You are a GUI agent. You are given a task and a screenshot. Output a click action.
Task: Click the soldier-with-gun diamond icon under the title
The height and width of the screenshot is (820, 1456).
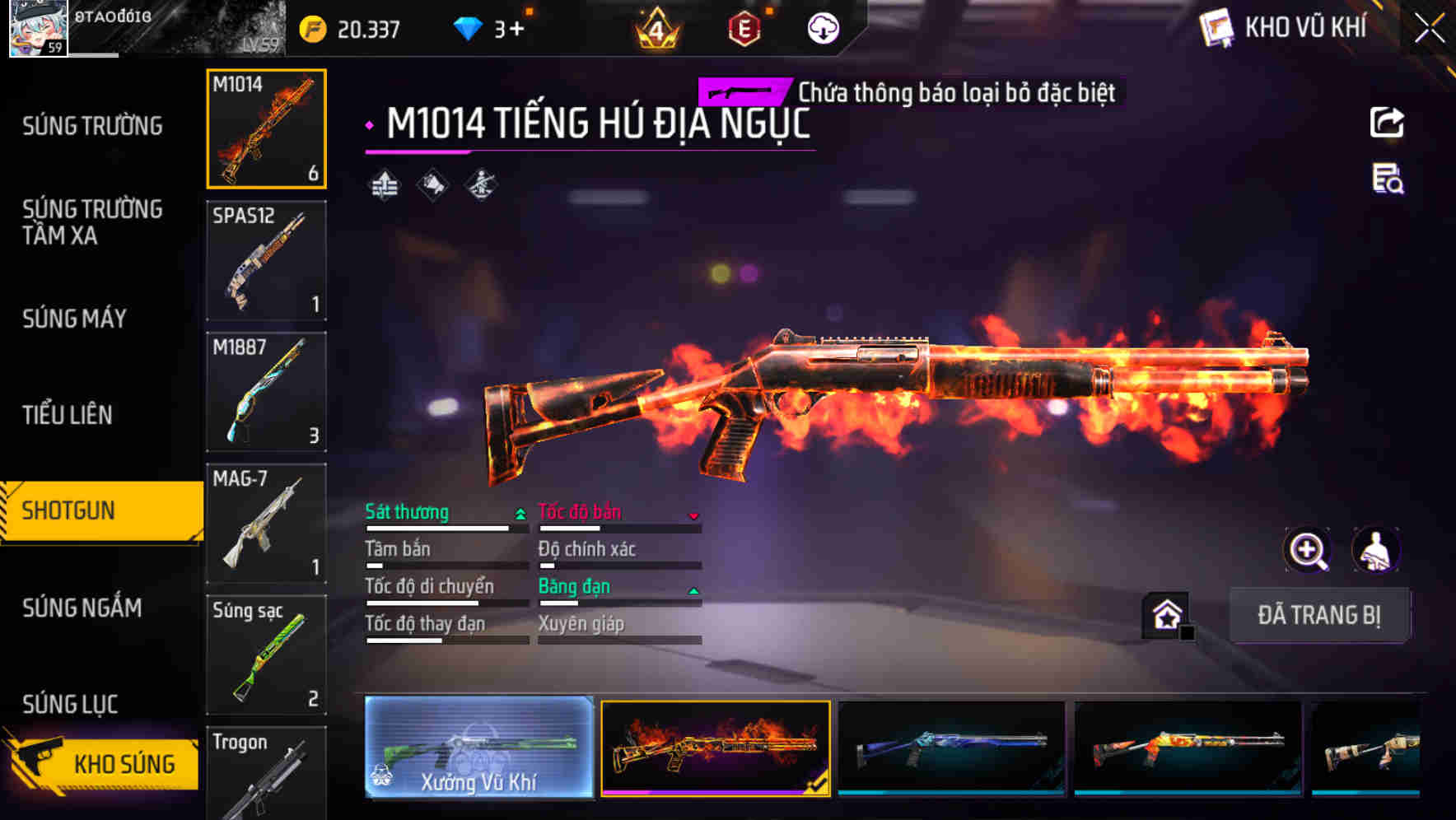[x=482, y=184]
